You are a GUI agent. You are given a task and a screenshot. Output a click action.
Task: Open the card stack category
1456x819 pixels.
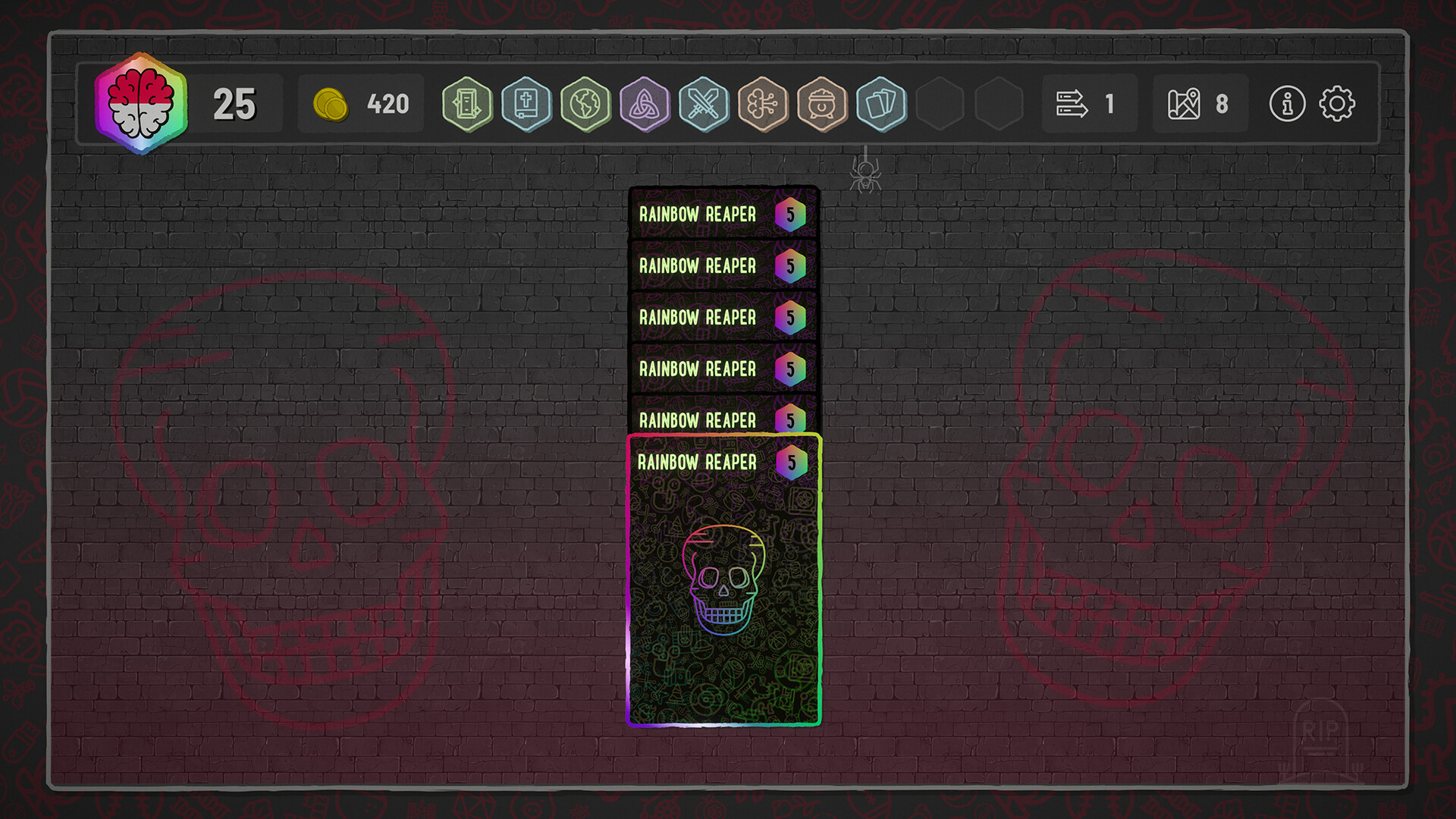[882, 105]
